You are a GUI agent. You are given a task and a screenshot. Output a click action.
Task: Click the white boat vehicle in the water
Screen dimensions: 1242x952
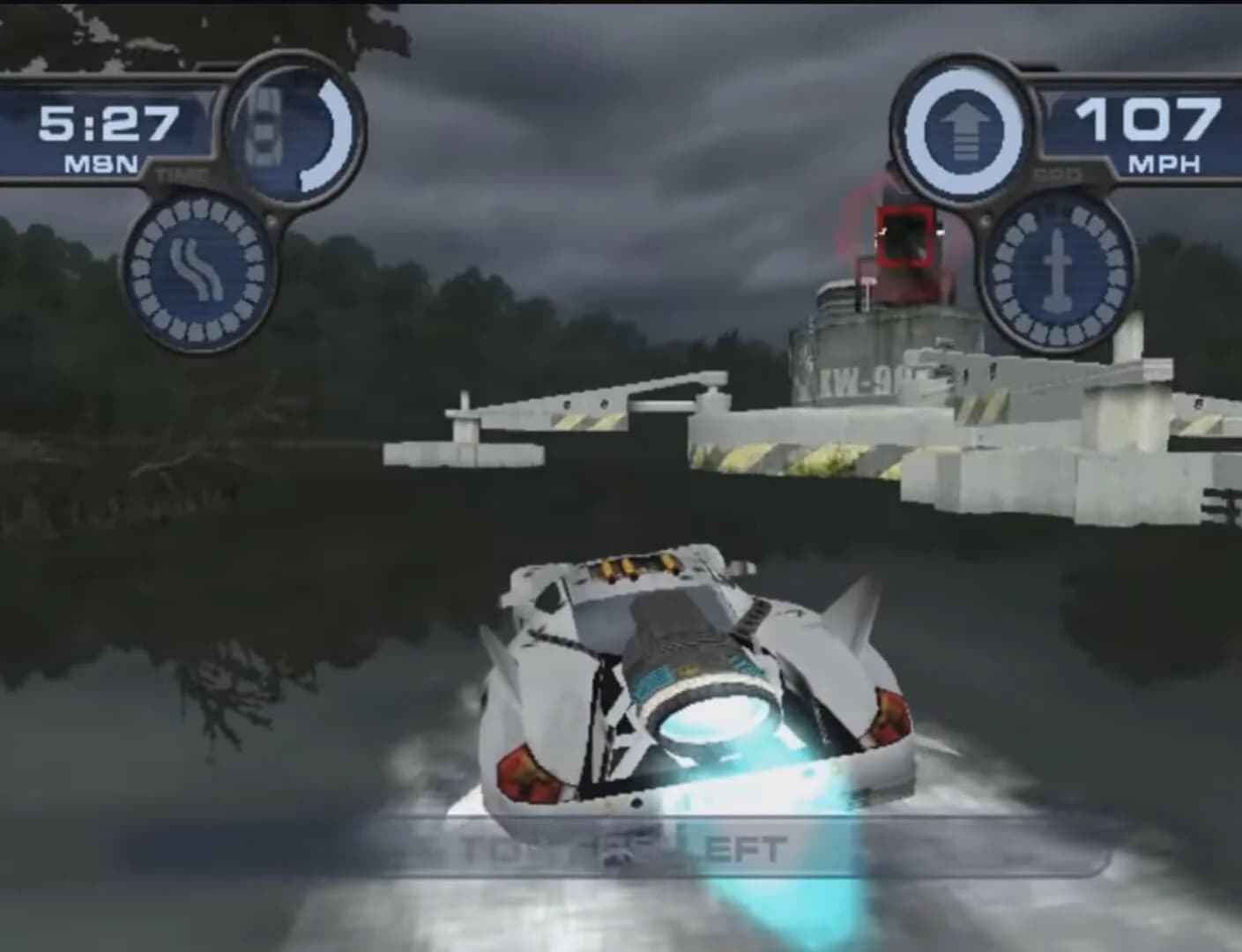pyautogui.click(x=696, y=696)
